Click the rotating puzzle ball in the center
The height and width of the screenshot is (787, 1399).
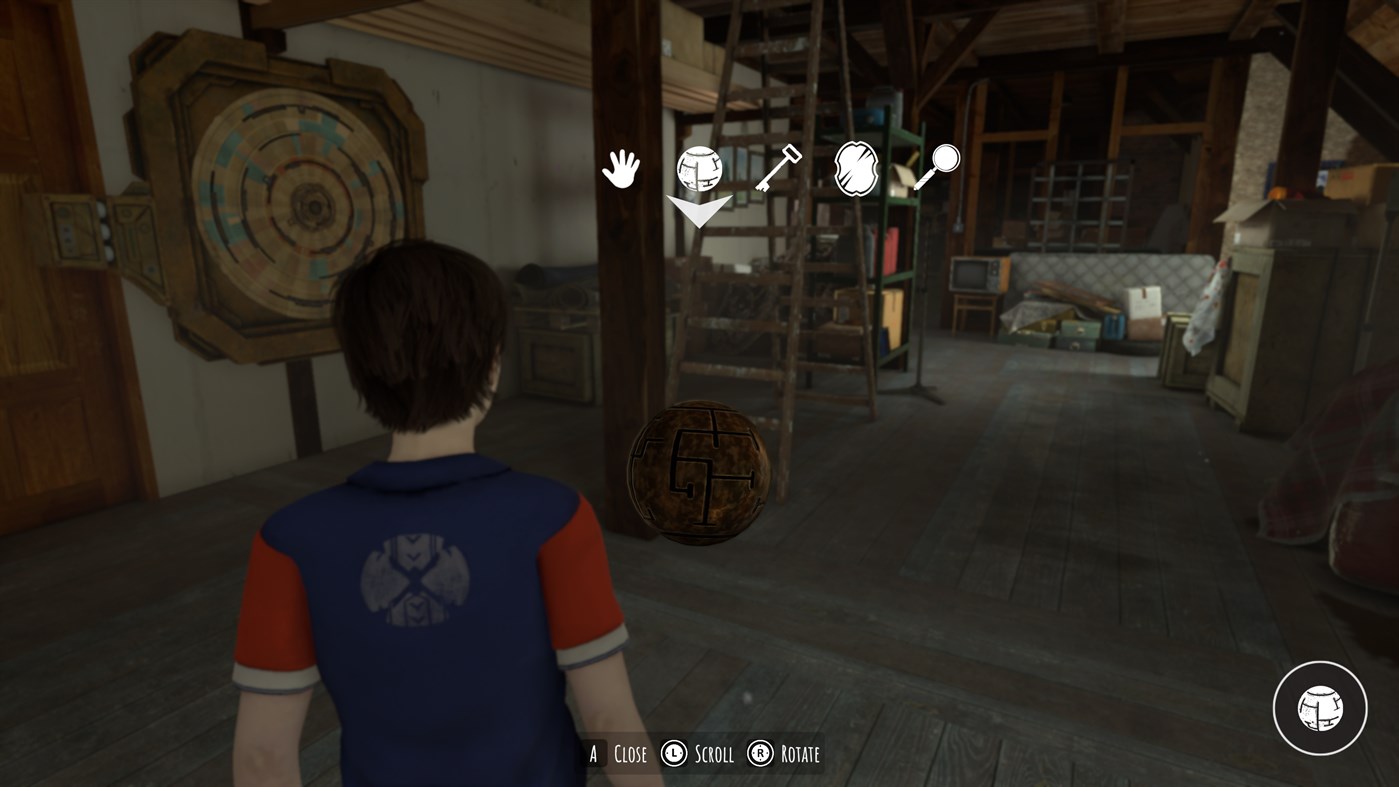(x=697, y=472)
